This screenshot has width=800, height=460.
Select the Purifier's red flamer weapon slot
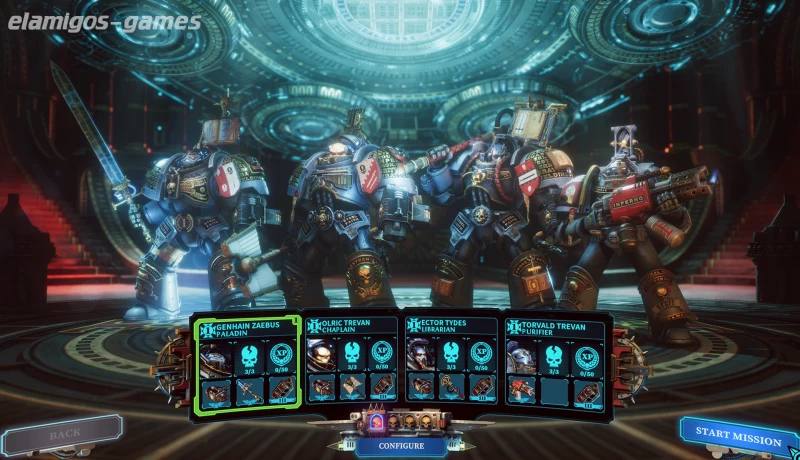pos(522,388)
